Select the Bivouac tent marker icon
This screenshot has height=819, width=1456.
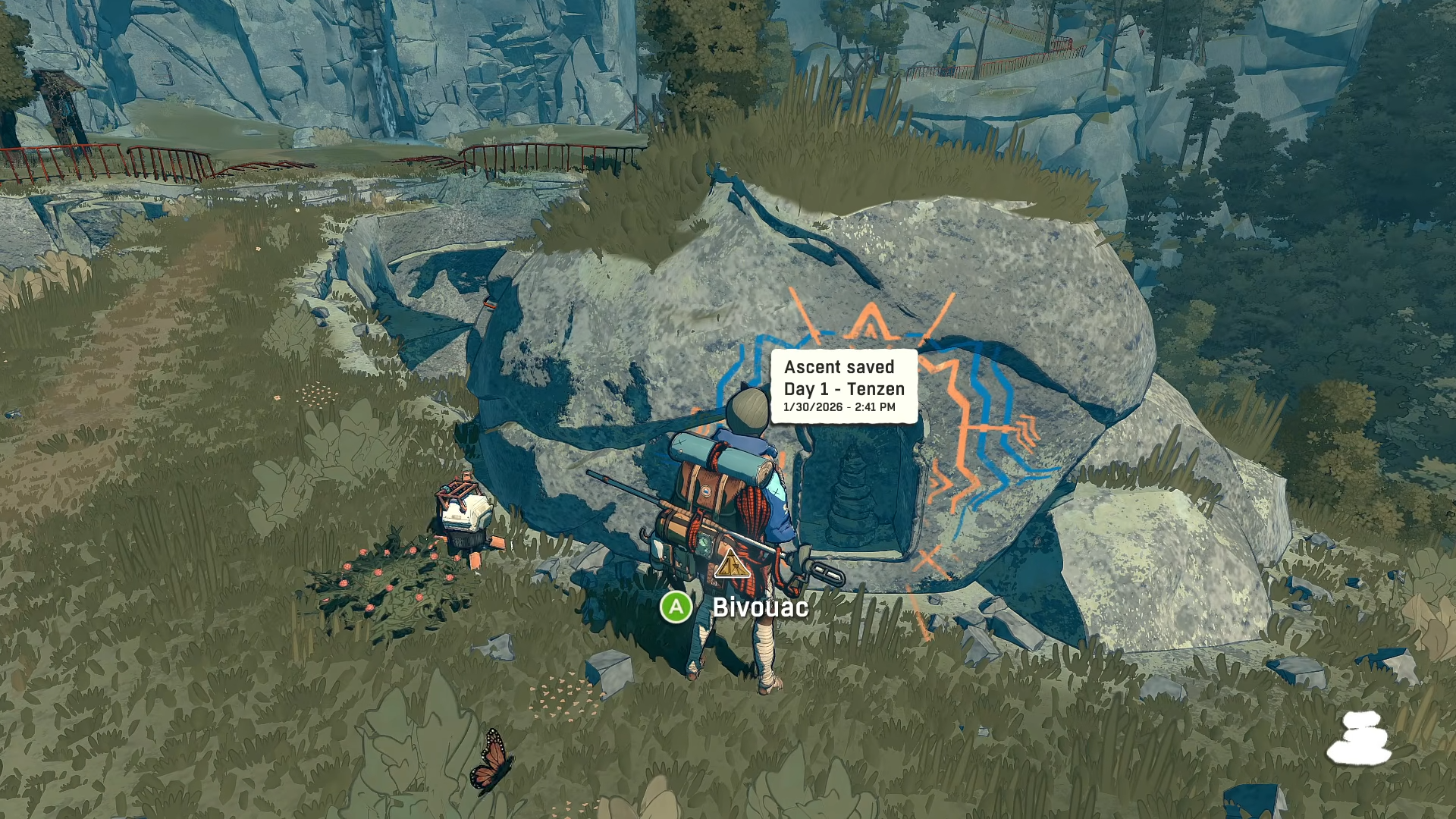[x=731, y=563]
